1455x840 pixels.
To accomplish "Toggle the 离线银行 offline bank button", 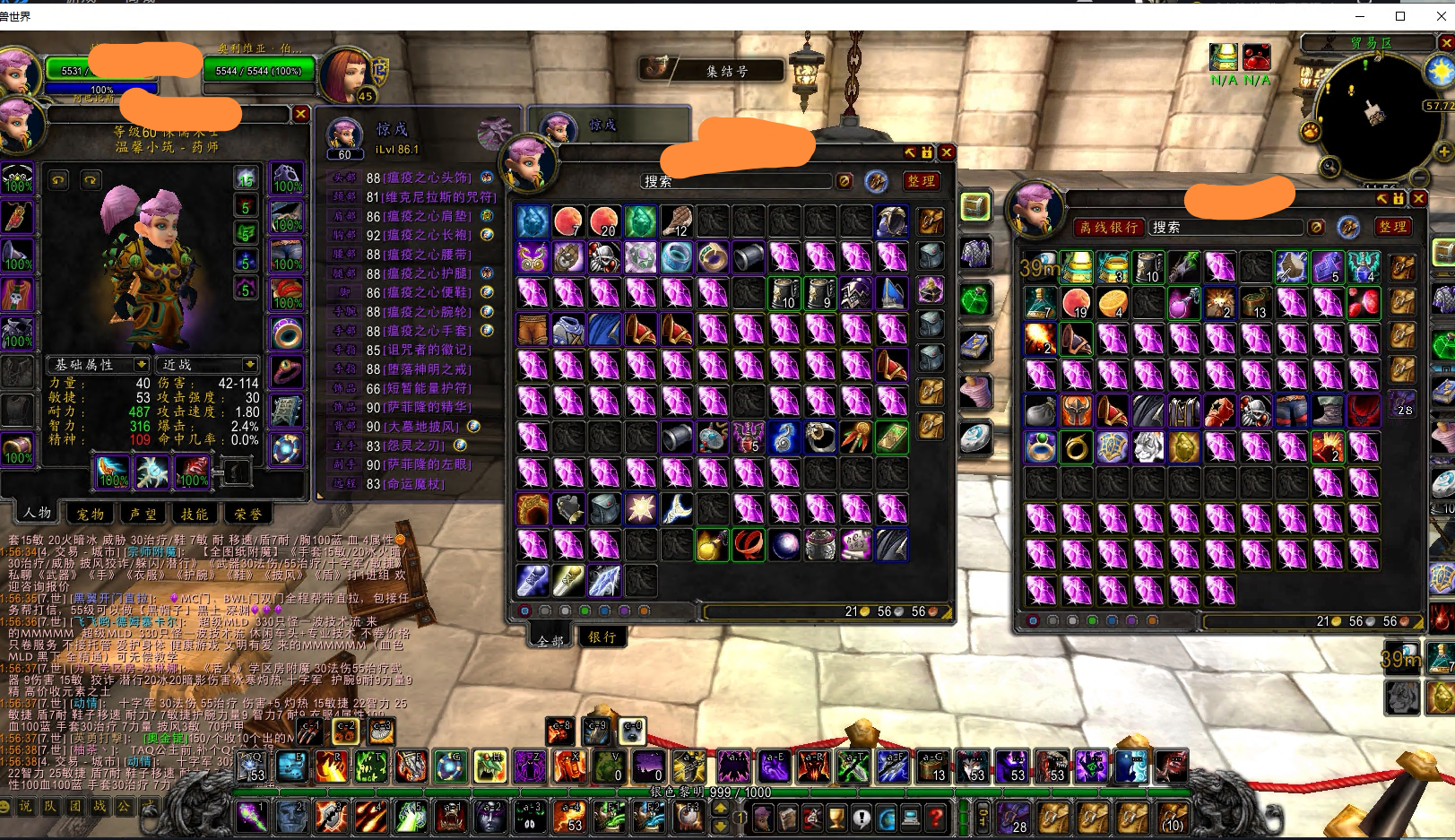I will pos(1108,228).
